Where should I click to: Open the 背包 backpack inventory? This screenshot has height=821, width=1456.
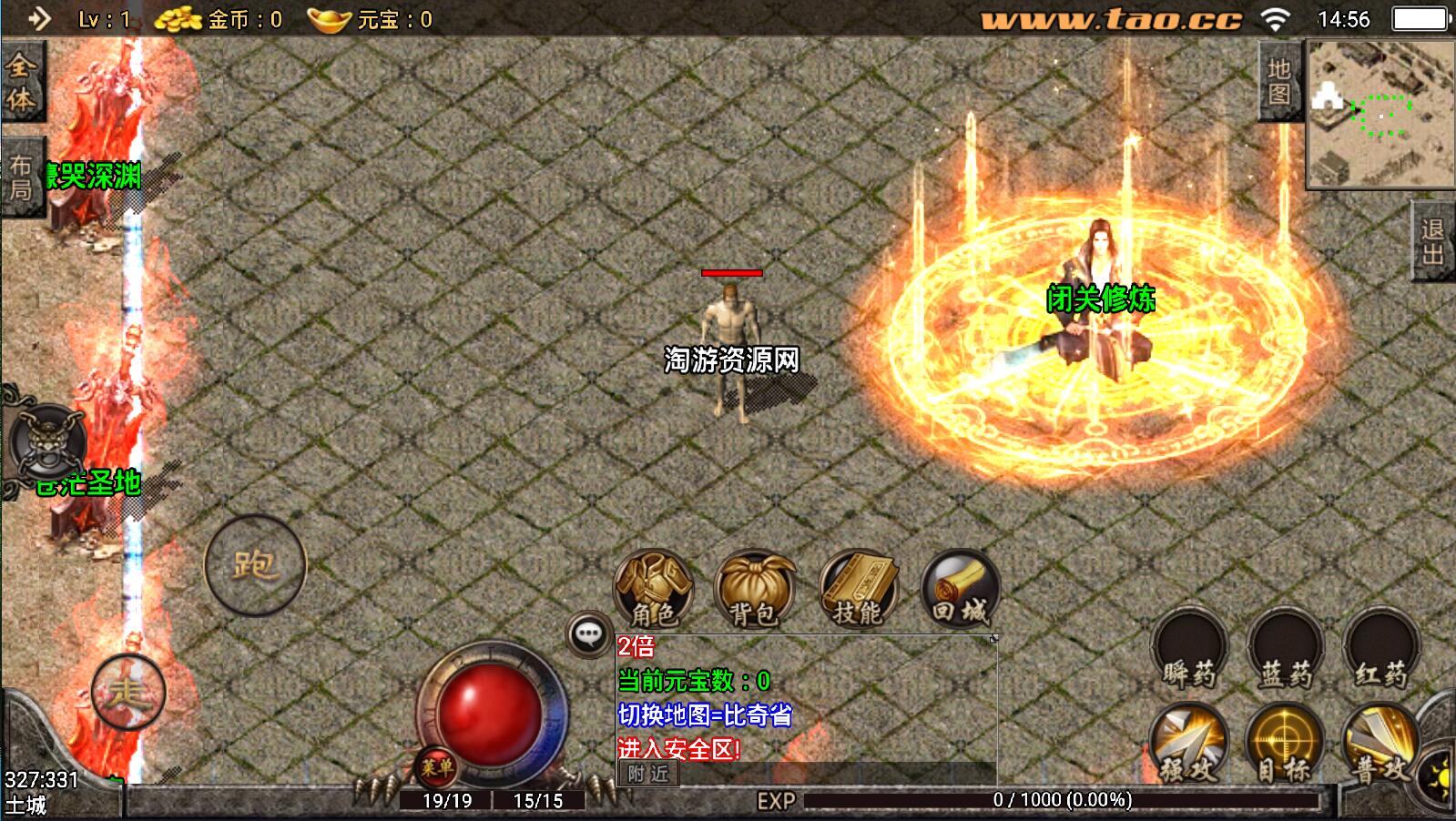tap(755, 589)
